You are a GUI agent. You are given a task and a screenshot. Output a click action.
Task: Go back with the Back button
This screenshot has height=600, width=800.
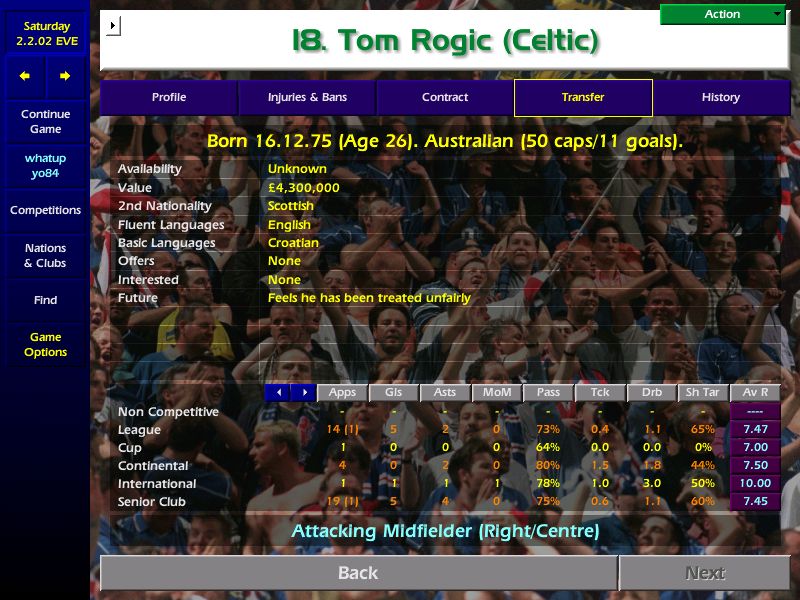coord(358,573)
